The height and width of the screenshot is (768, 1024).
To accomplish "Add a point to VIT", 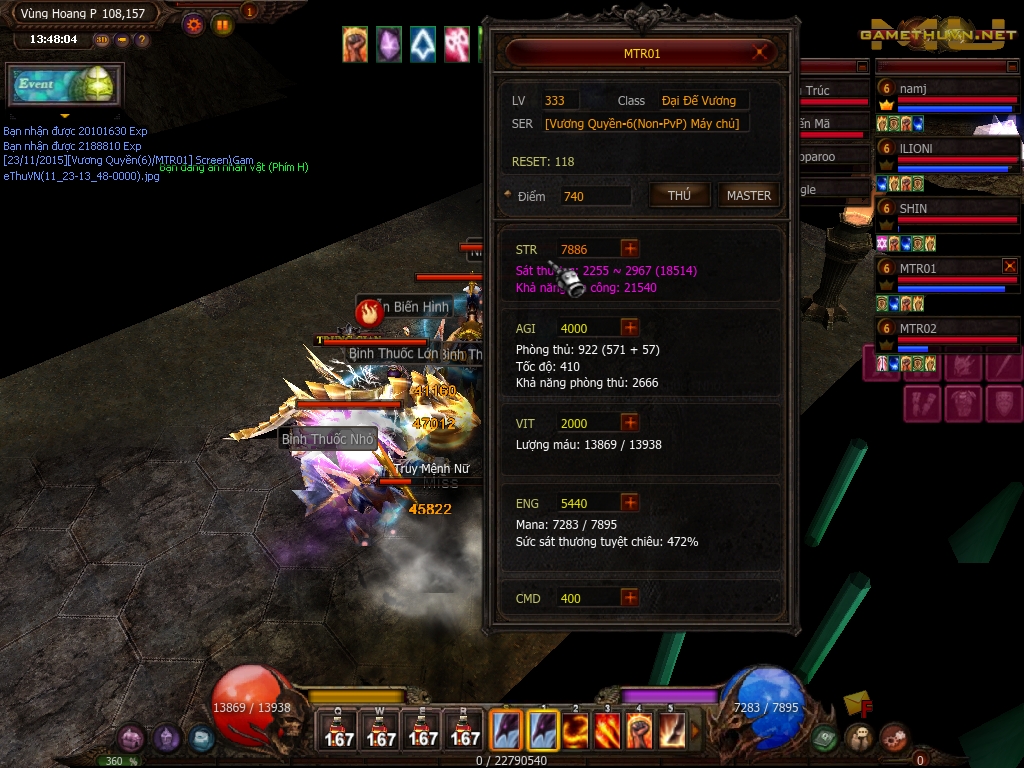I will point(630,423).
